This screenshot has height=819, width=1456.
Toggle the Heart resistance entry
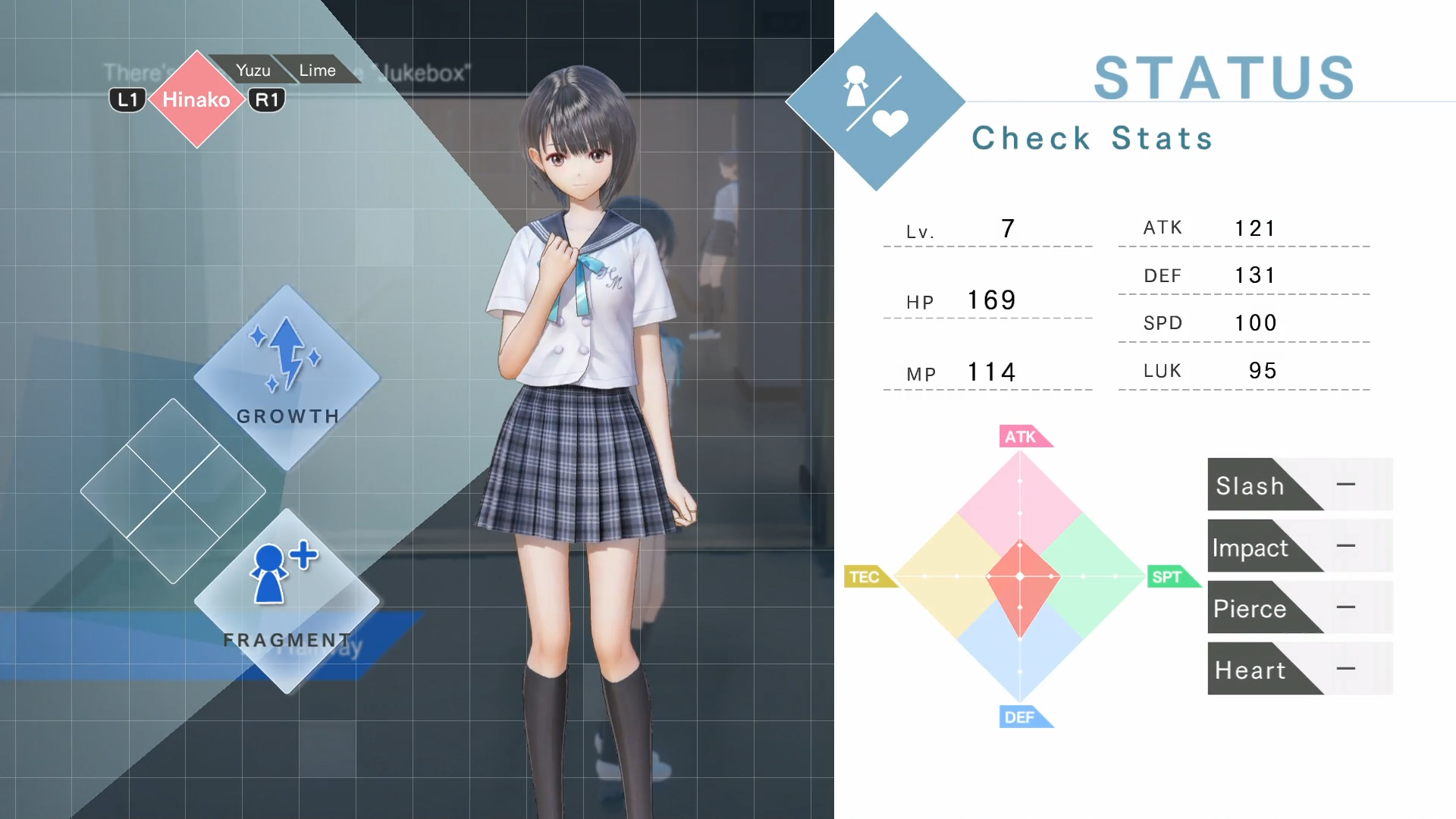pos(1298,669)
